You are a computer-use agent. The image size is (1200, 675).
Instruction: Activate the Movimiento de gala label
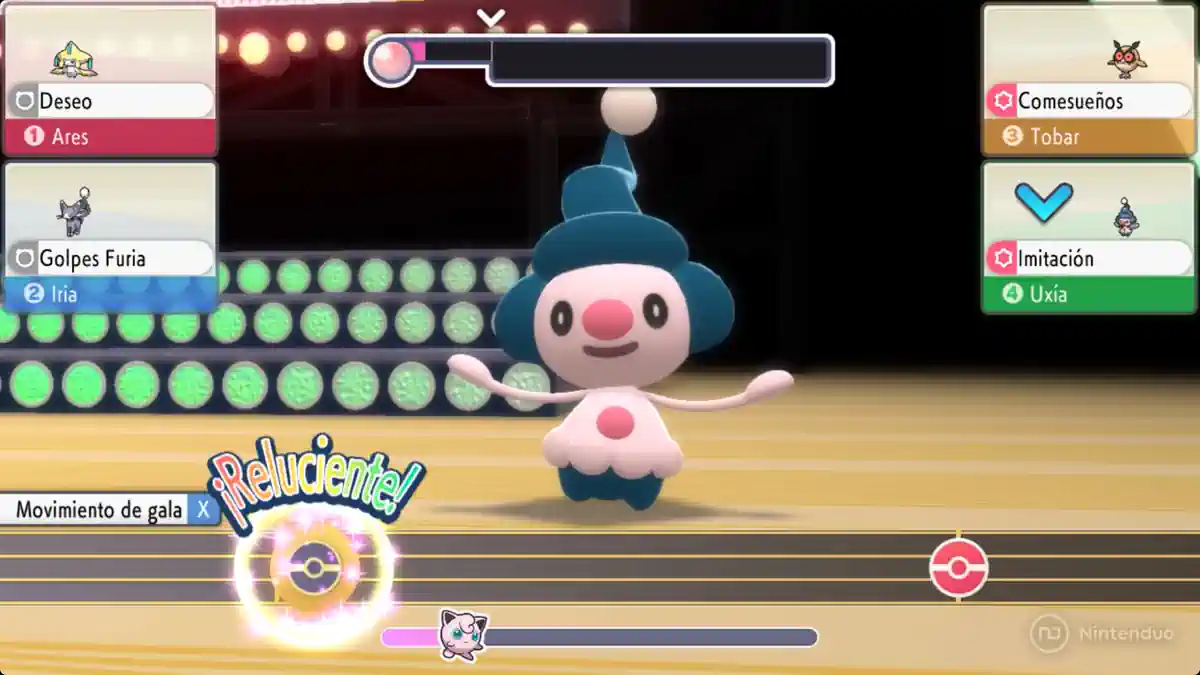click(100, 510)
